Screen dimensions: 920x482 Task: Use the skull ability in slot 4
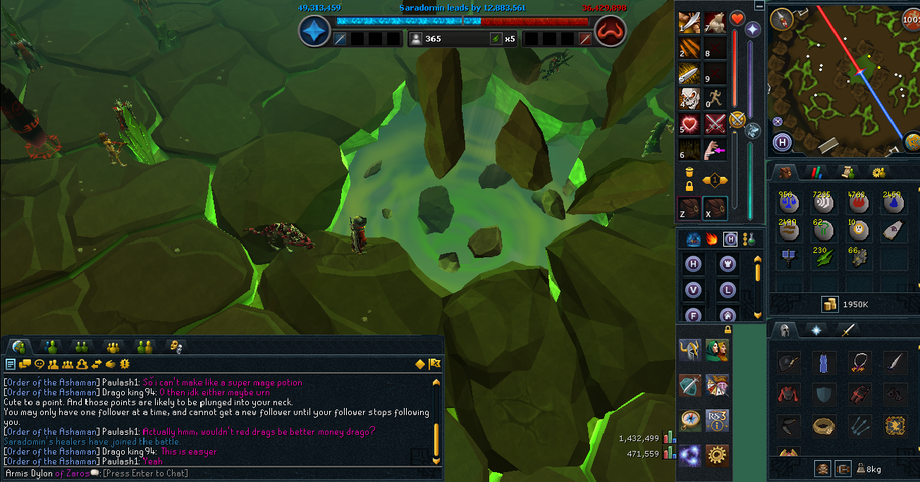687,99
